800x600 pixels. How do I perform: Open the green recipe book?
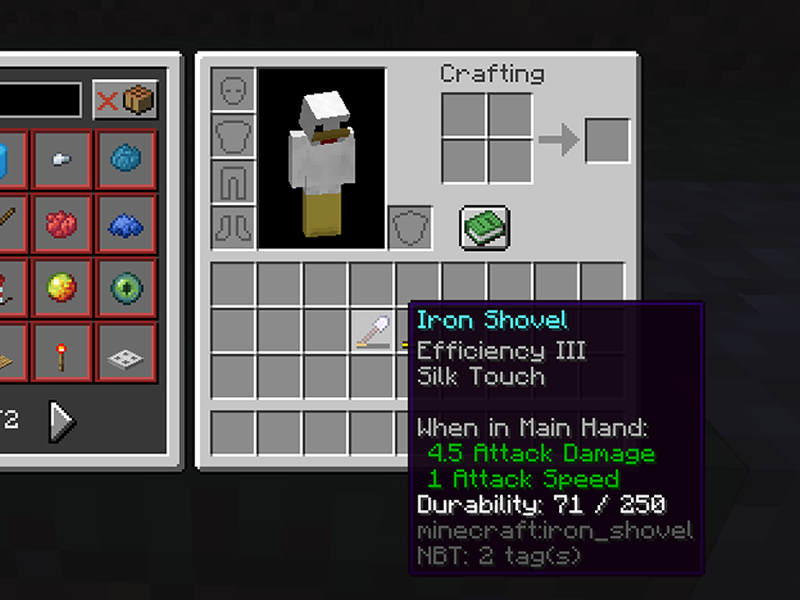pos(485,227)
